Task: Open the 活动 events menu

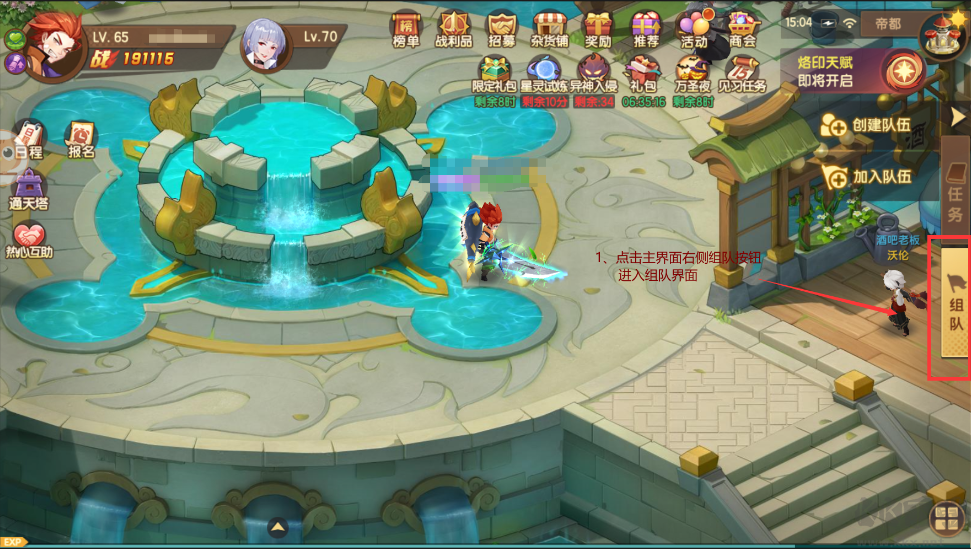Action: coord(693,29)
